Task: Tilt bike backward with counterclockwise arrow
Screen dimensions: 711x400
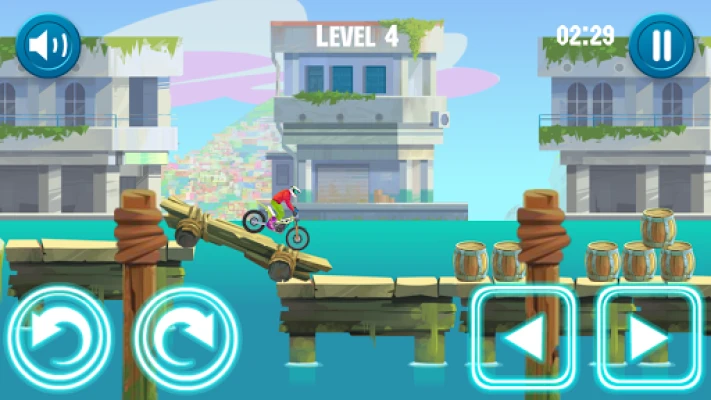Action: [x=58, y=338]
